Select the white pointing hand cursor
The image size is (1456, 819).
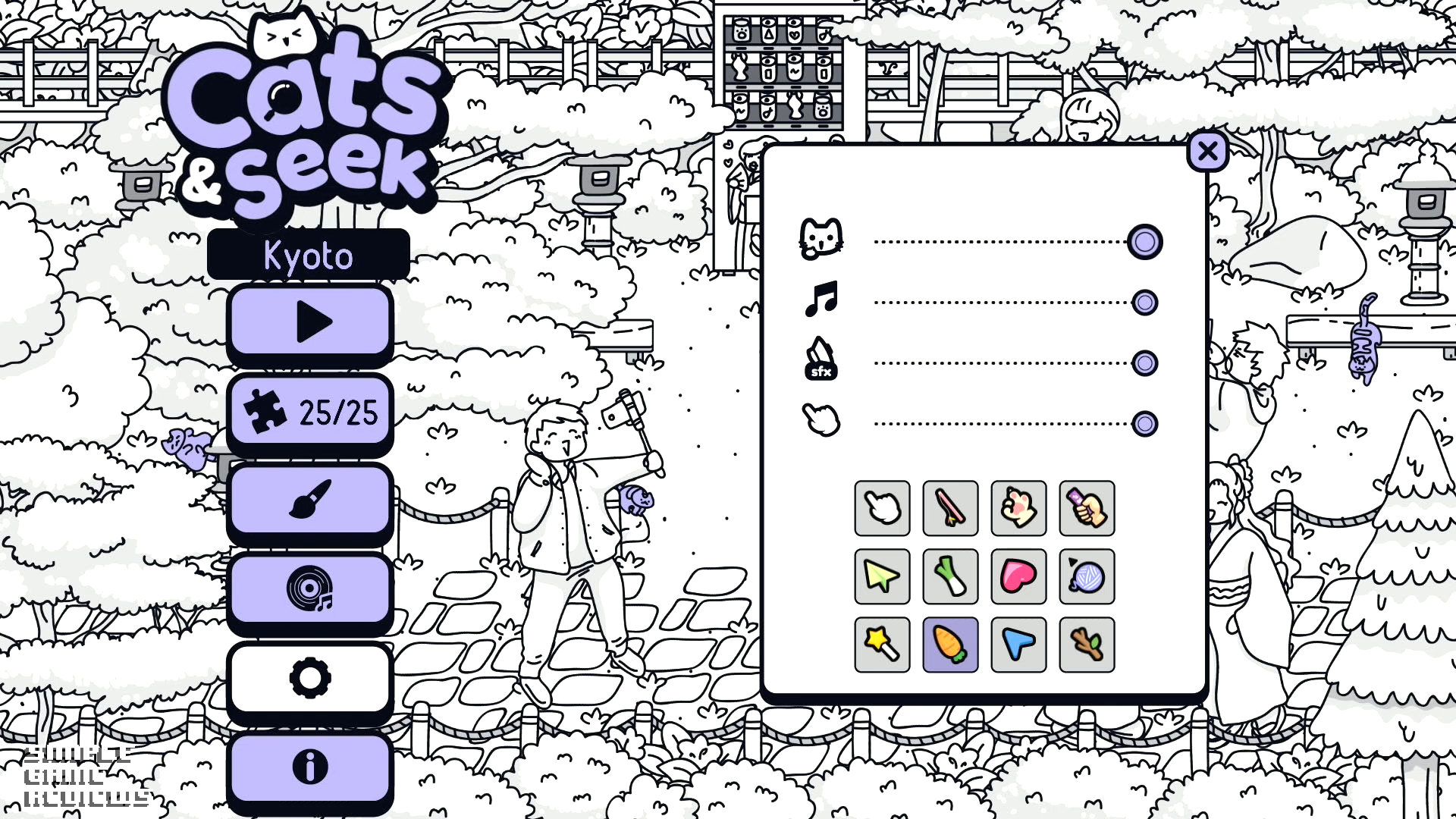click(x=882, y=508)
